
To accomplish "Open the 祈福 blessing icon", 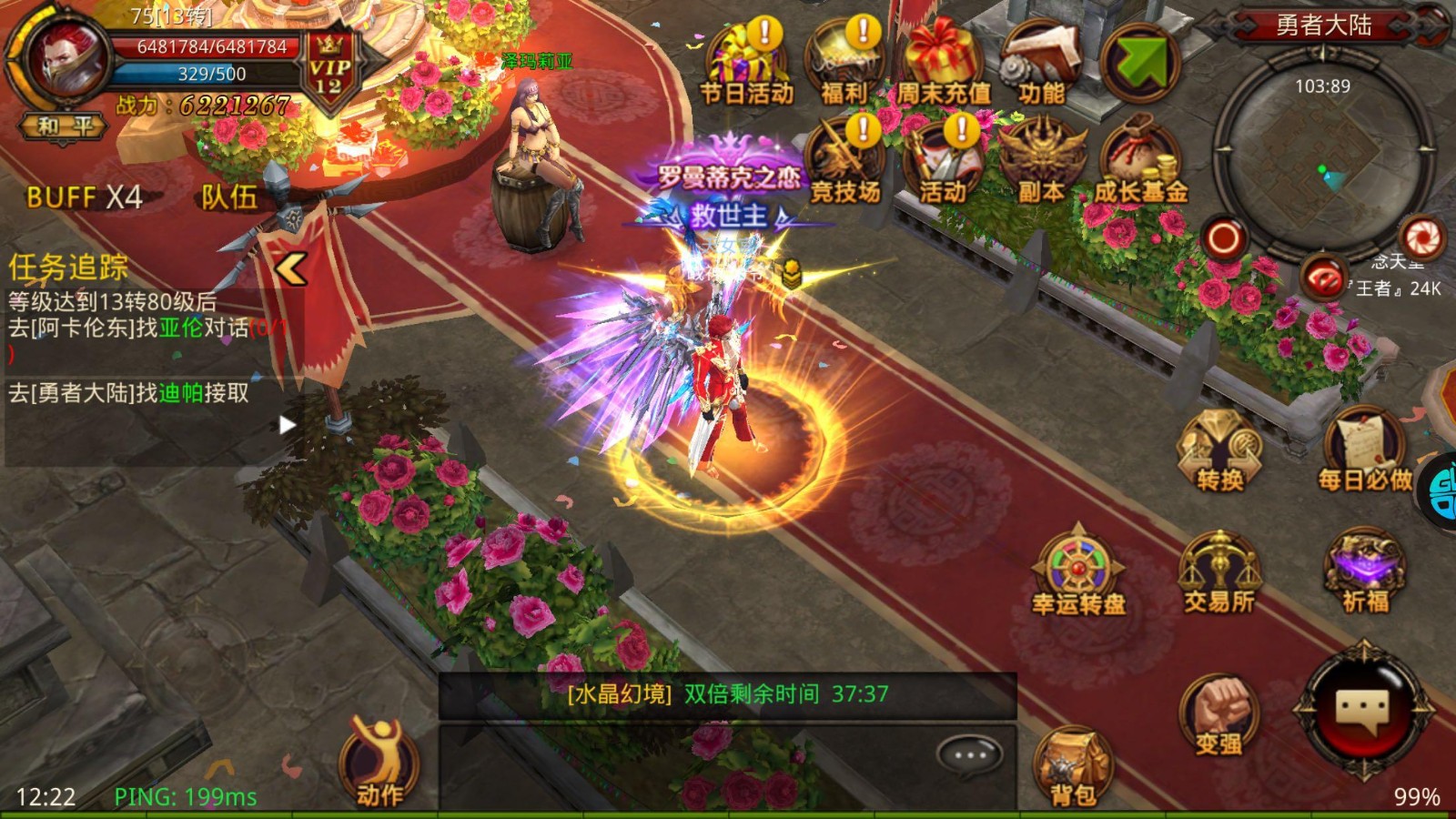I will tap(1365, 573).
